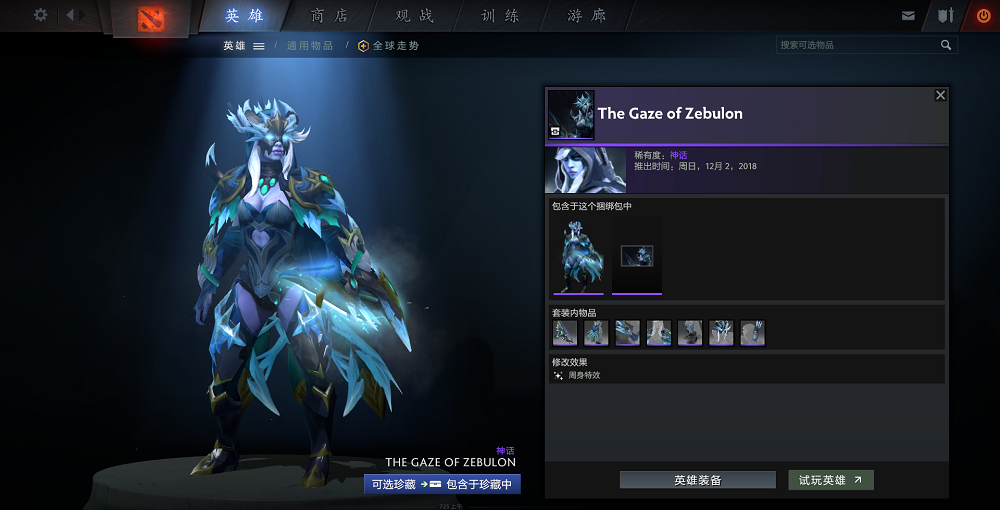Select the full set bundle thumbnail
The width and height of the screenshot is (1000, 510).
click(578, 256)
